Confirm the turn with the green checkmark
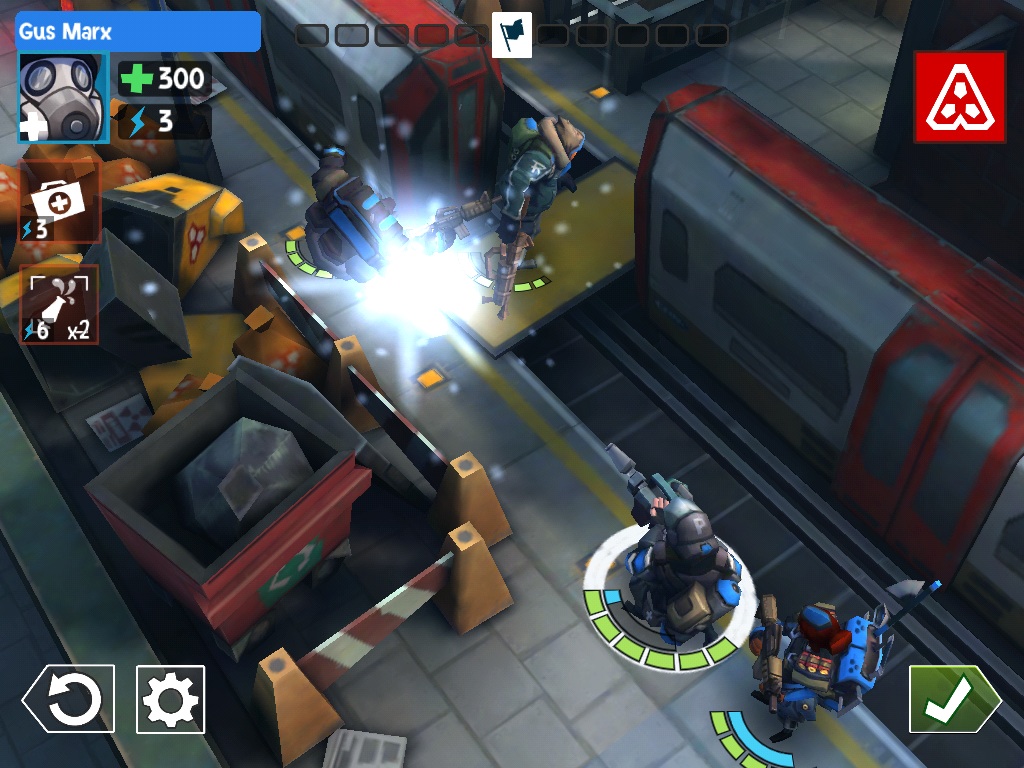This screenshot has width=1024, height=768. click(953, 699)
